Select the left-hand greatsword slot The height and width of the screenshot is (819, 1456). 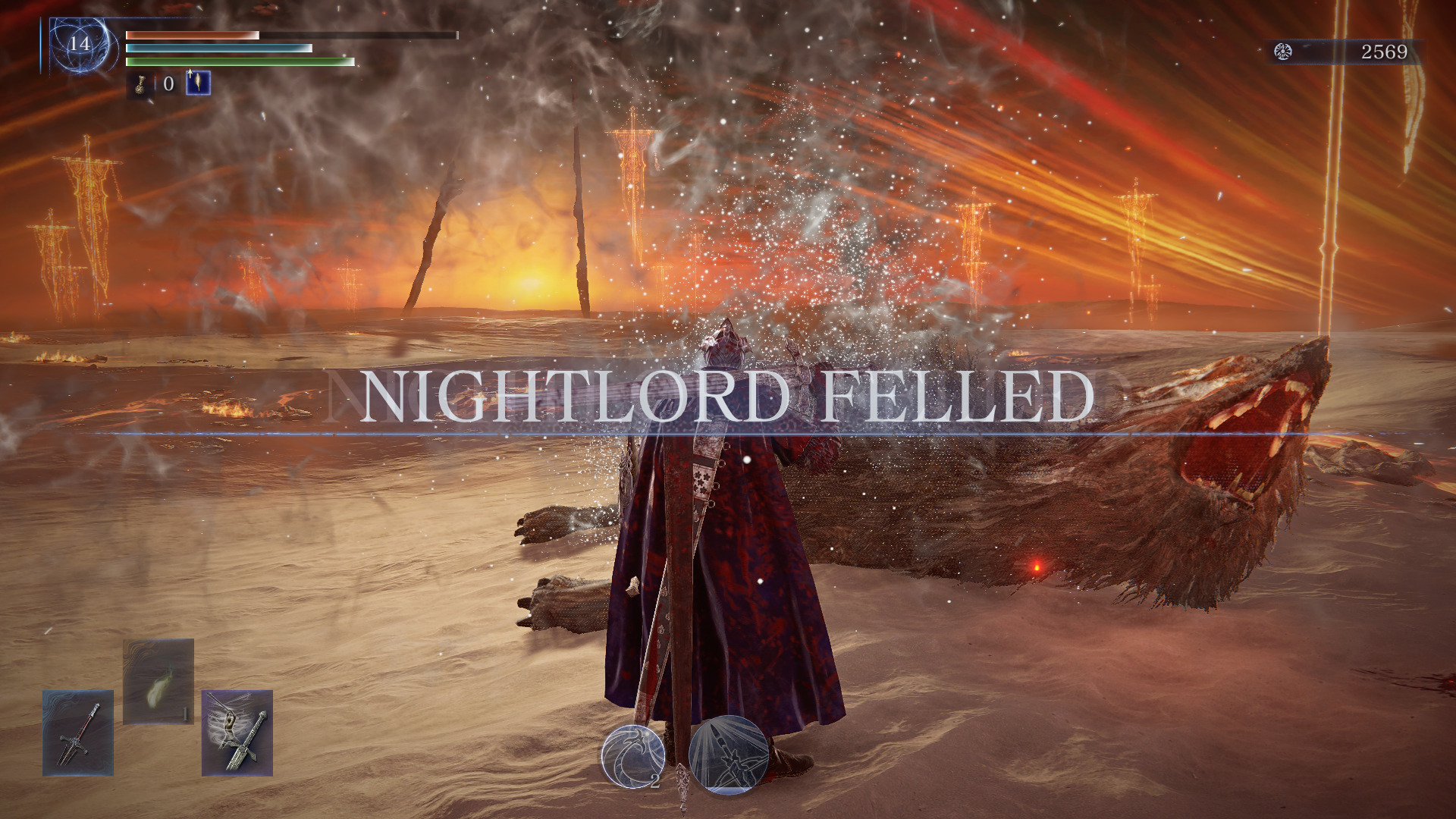pyautogui.click(x=78, y=733)
